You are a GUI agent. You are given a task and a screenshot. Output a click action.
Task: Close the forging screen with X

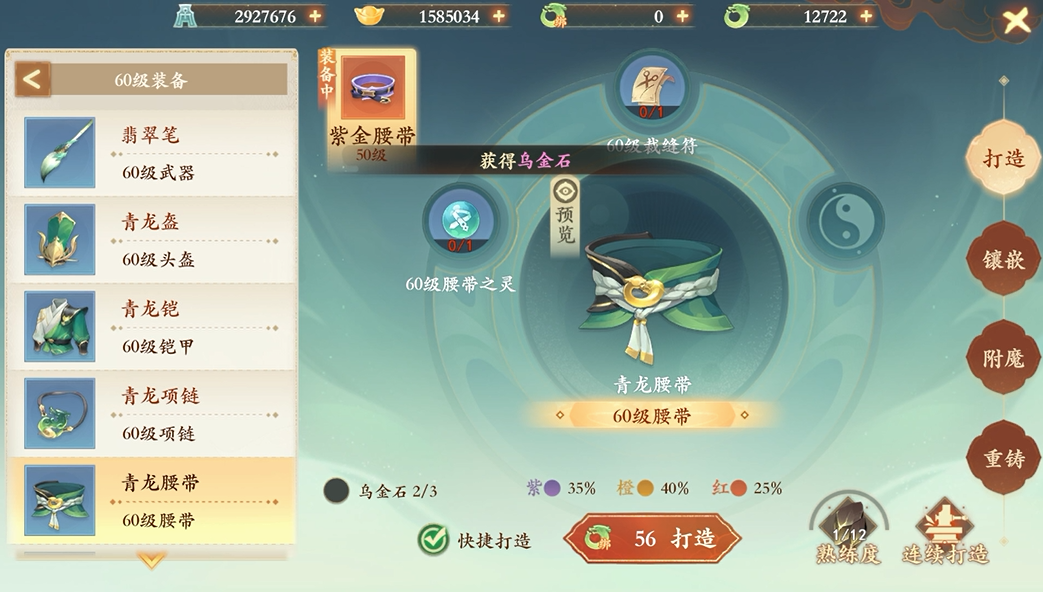click(x=1016, y=21)
